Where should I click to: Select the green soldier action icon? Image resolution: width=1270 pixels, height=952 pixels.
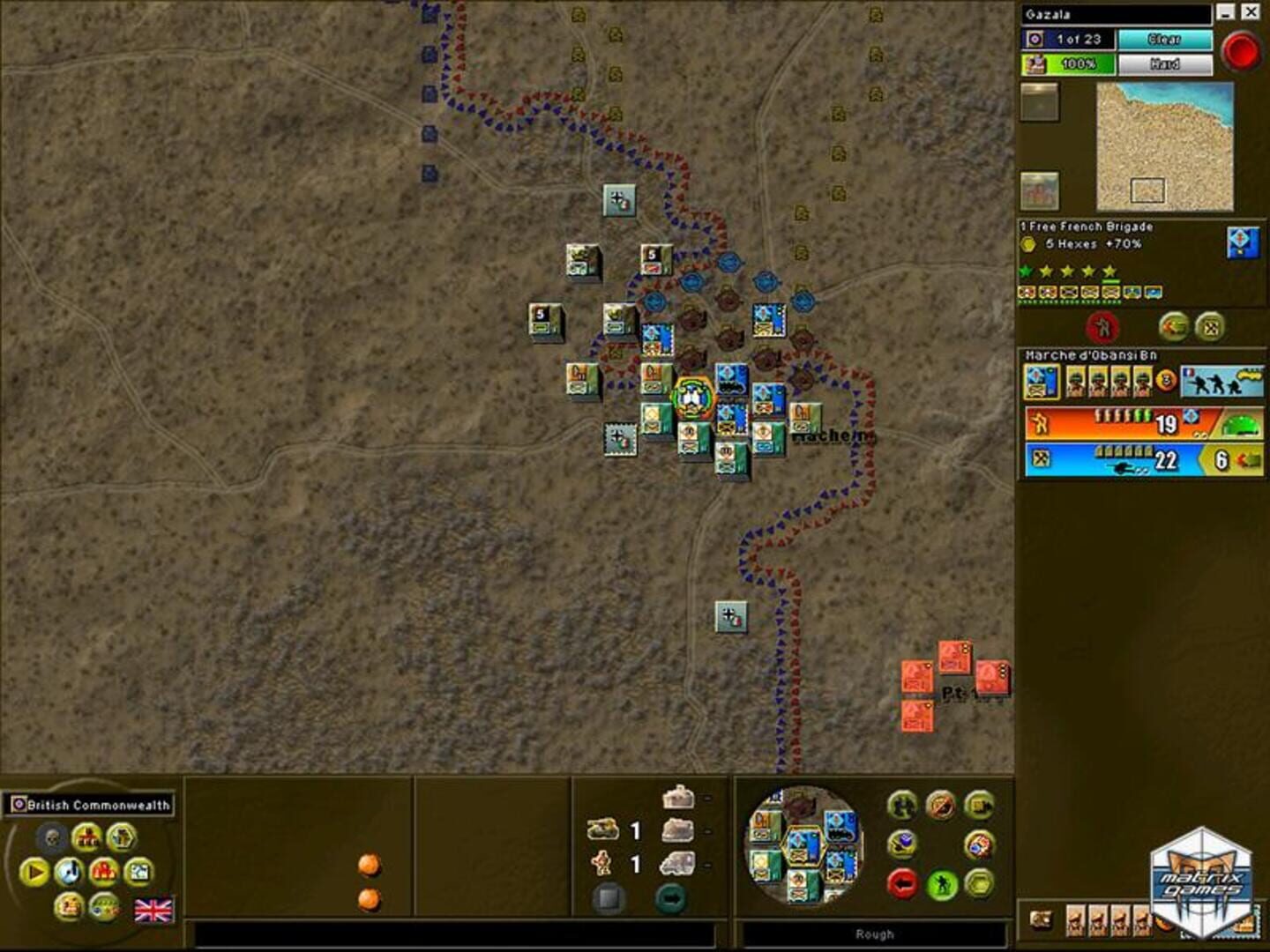(941, 884)
